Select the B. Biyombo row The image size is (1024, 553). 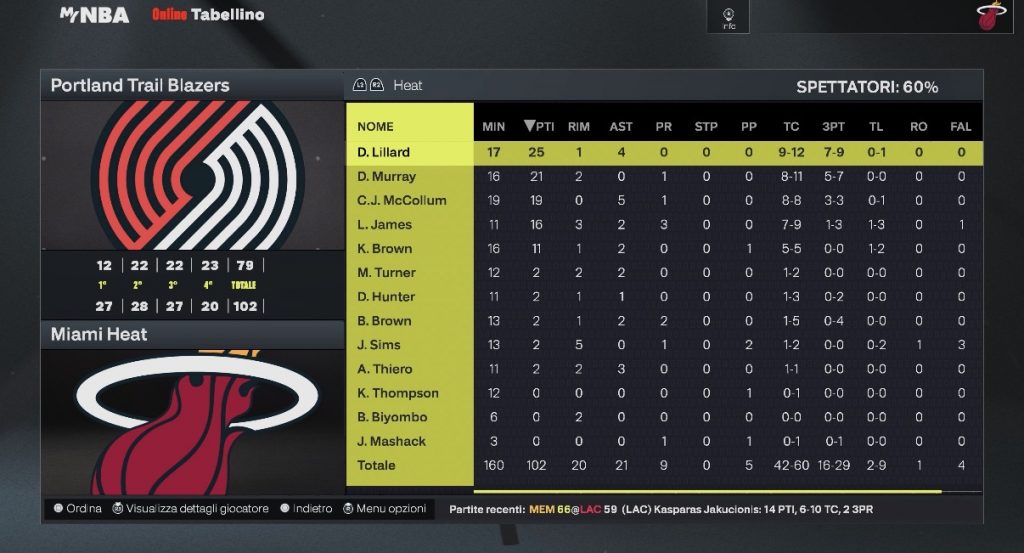tap(391, 417)
